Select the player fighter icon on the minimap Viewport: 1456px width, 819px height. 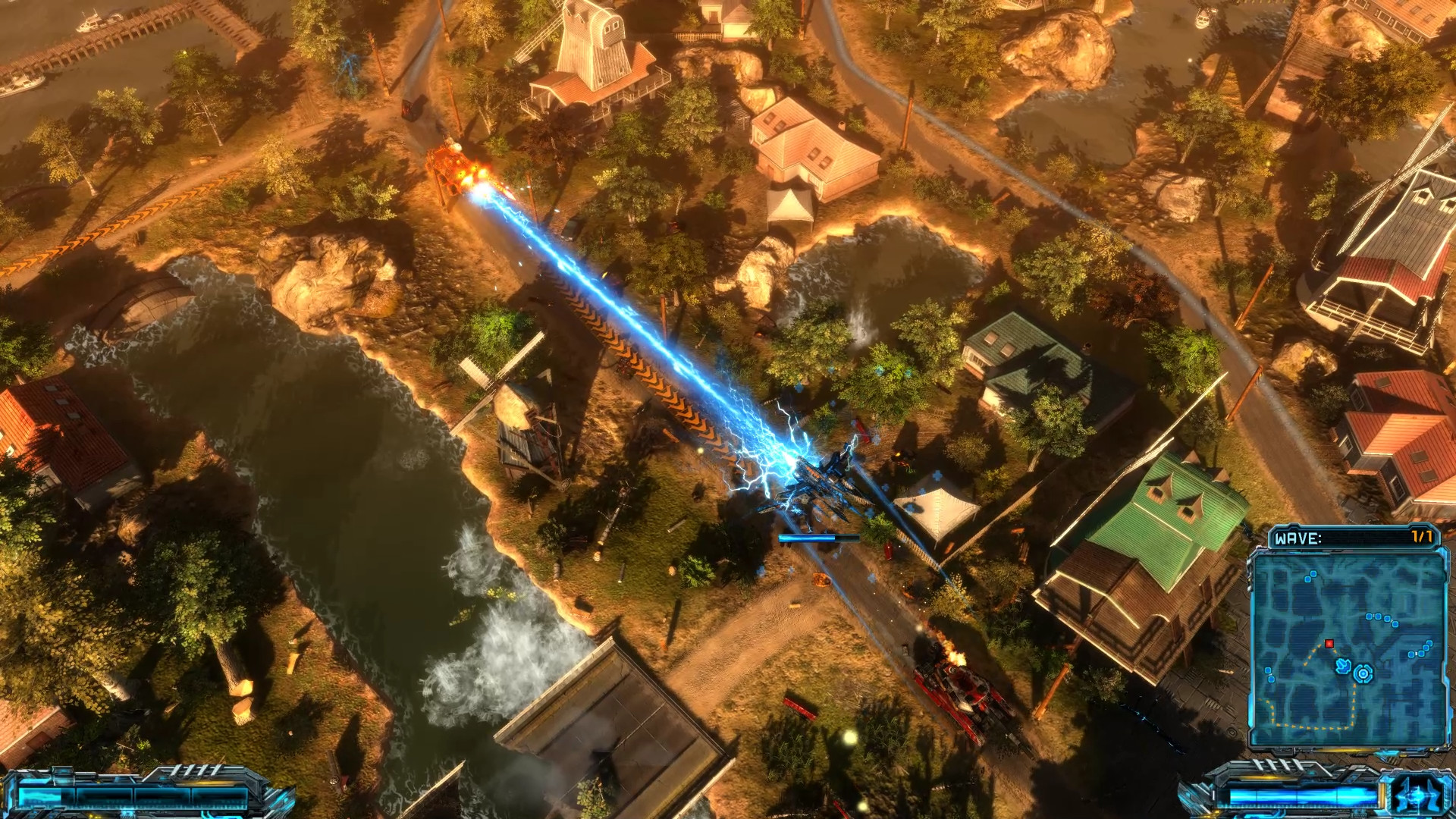1343,666
